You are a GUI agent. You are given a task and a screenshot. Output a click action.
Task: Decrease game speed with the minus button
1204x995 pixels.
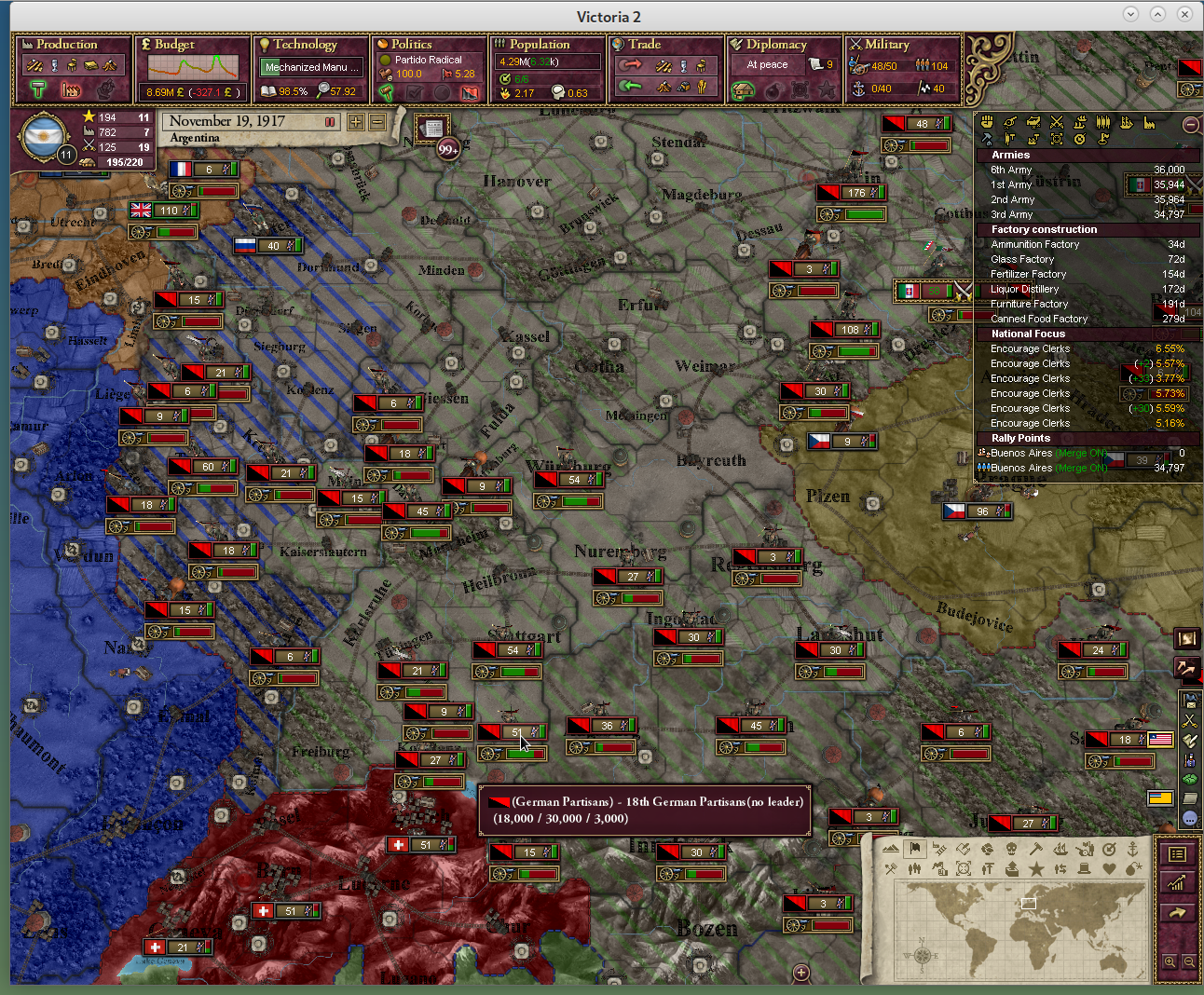[377, 122]
